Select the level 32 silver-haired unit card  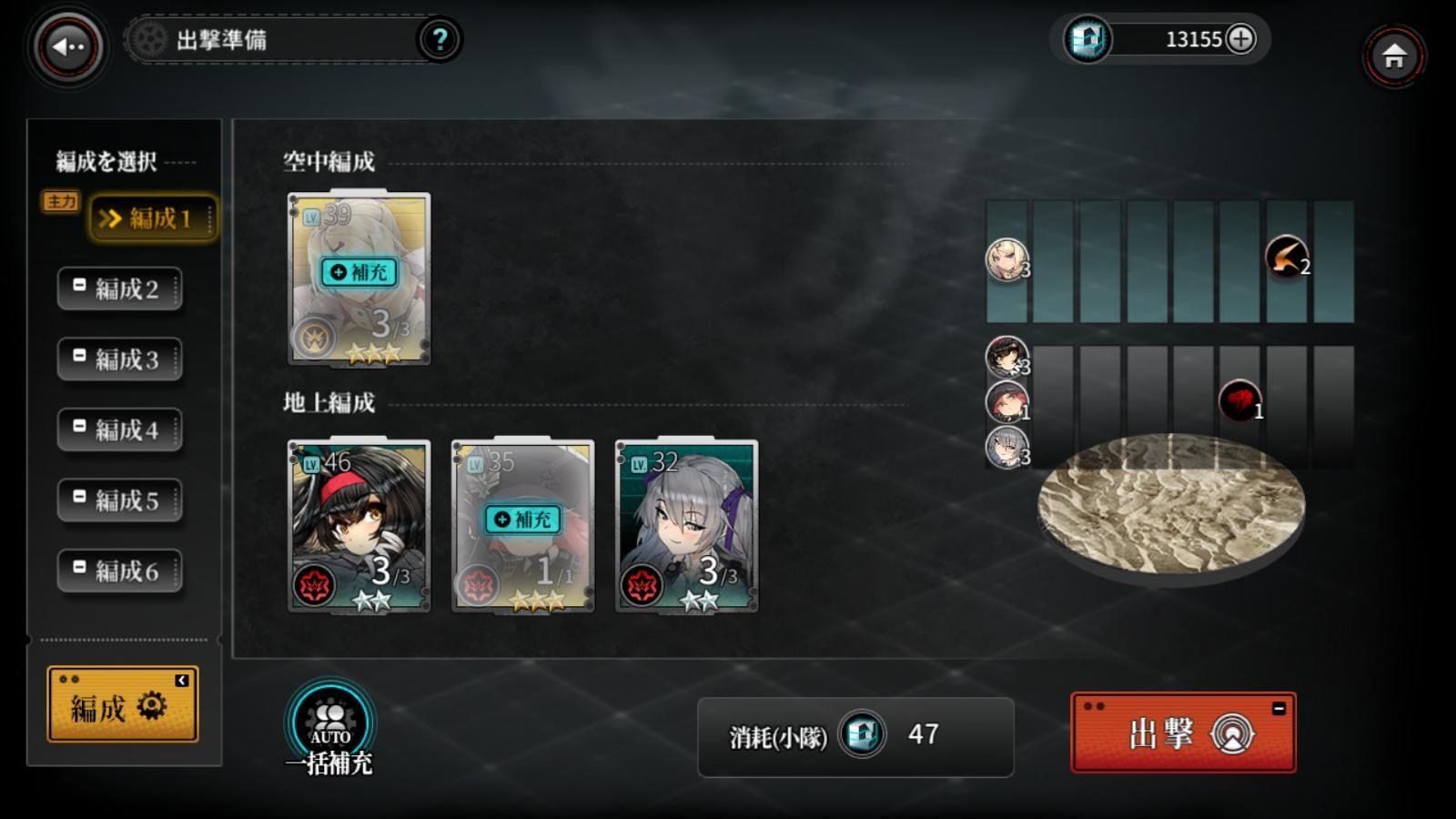pos(686,526)
